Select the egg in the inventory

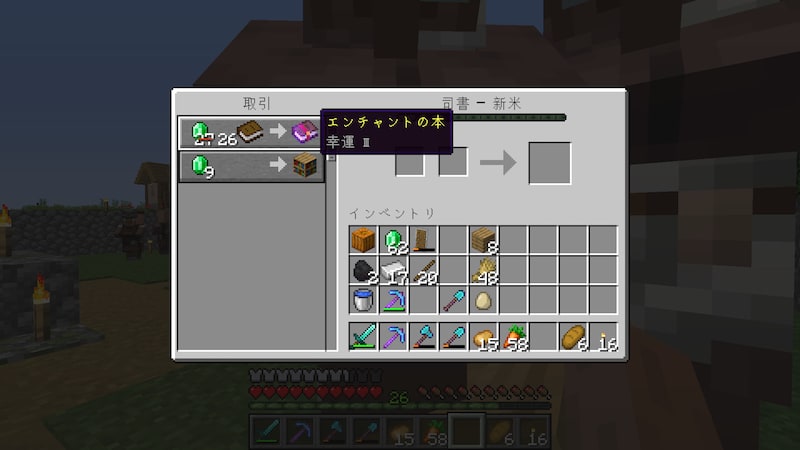pos(483,300)
